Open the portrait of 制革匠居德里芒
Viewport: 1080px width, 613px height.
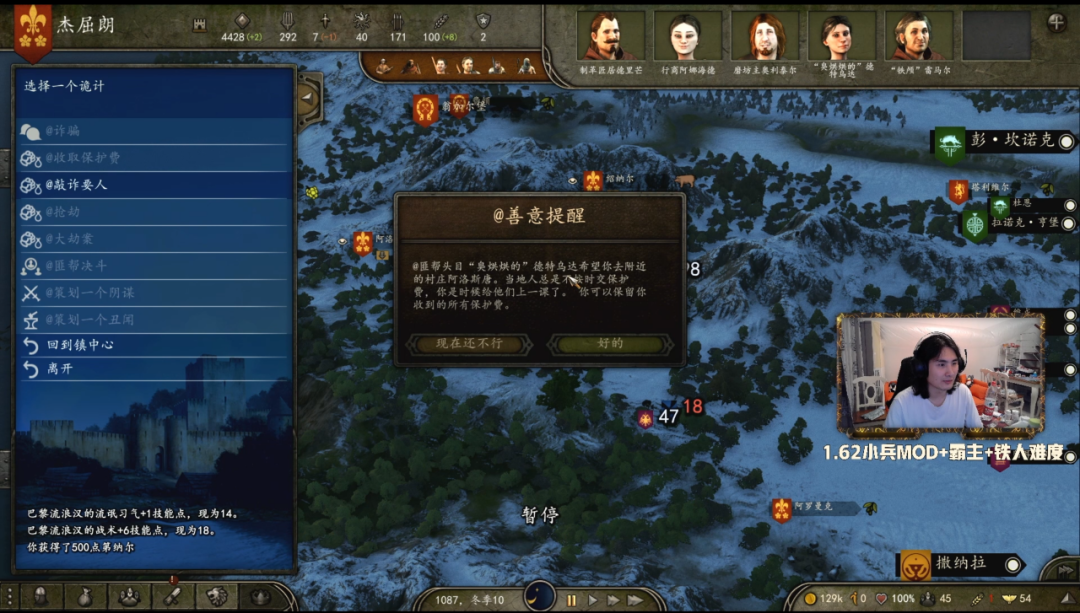pyautogui.click(x=610, y=37)
